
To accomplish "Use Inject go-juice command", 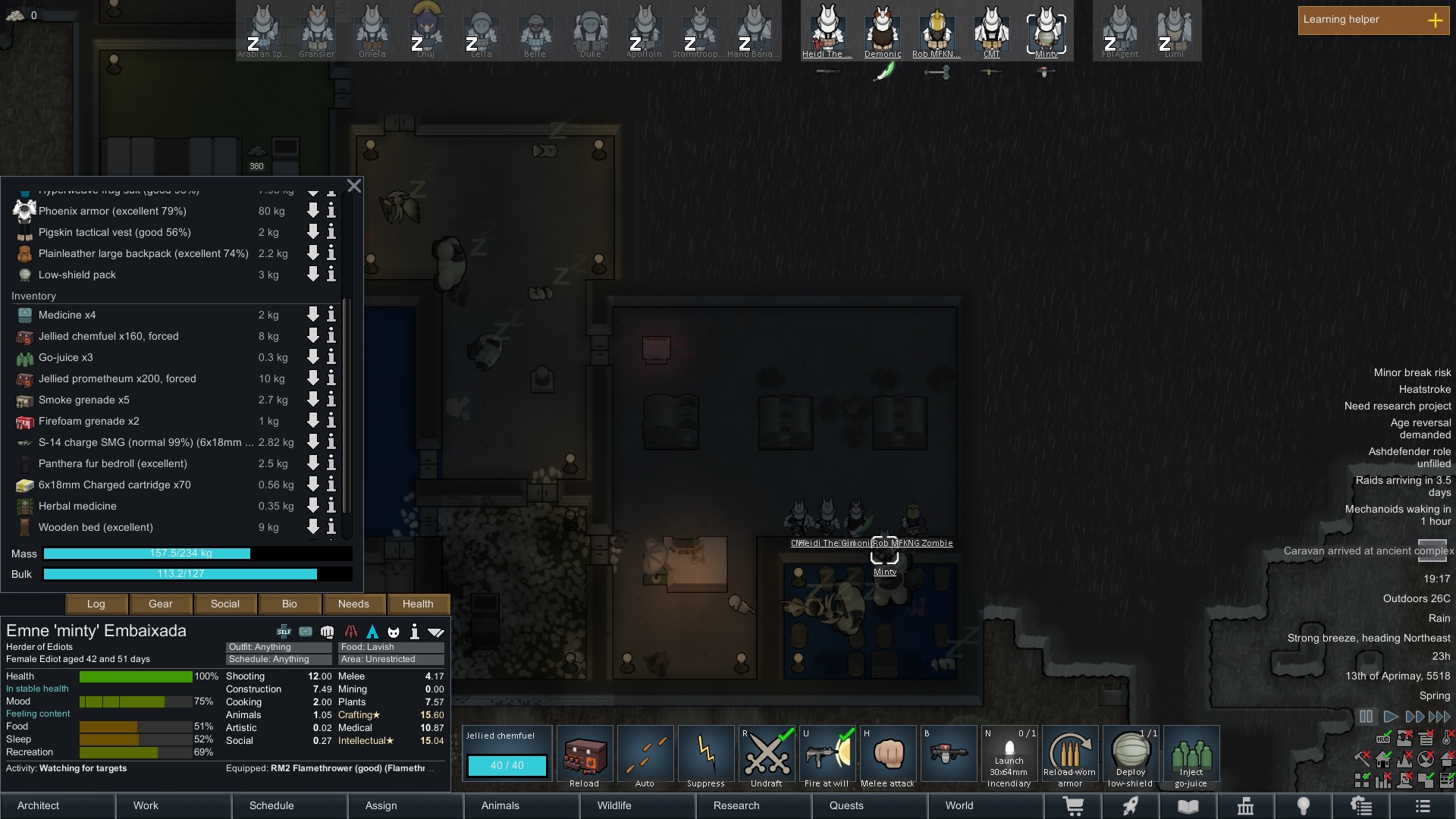I will pos(1191,756).
